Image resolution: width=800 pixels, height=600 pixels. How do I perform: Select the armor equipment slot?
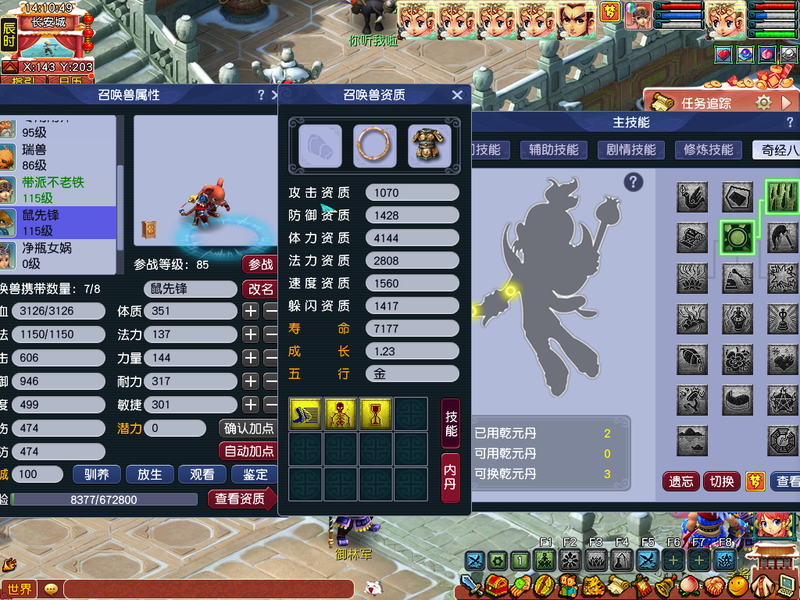pyautogui.click(x=429, y=146)
